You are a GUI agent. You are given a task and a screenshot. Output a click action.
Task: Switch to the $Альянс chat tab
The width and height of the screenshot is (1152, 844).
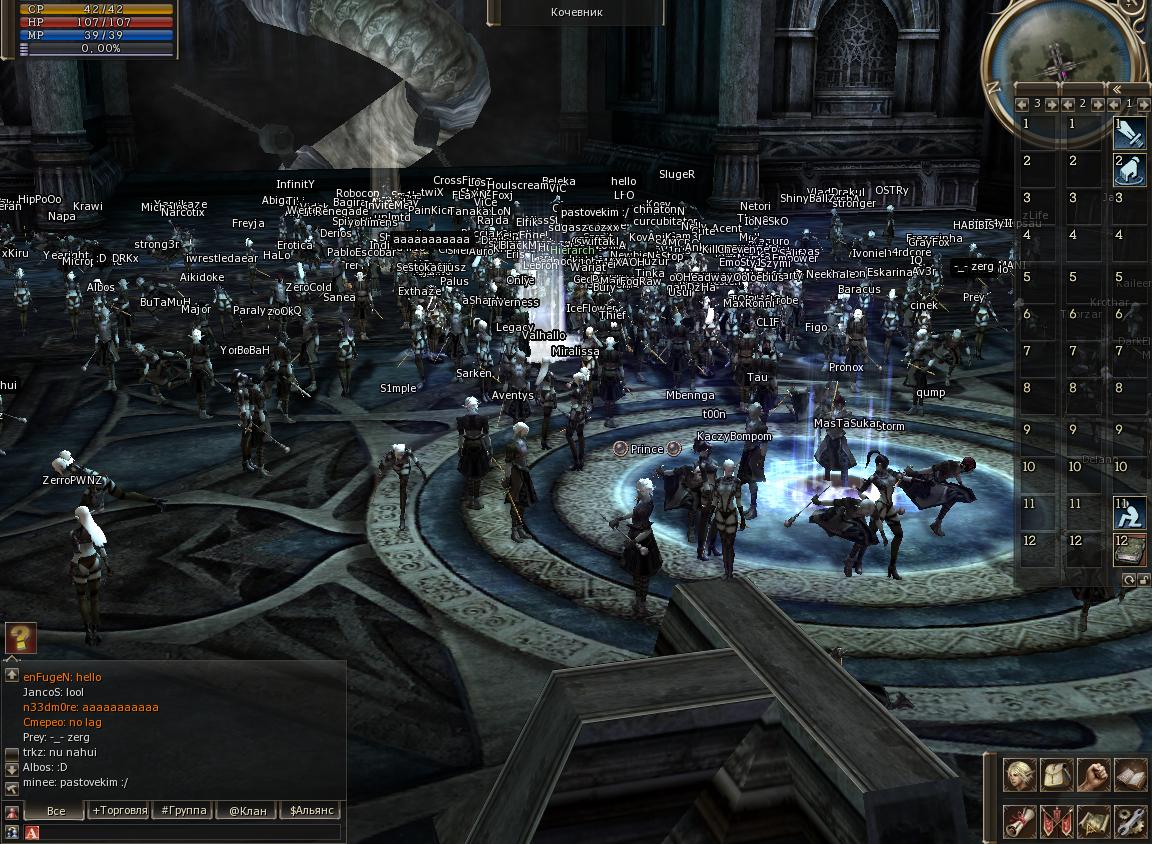[x=311, y=811]
